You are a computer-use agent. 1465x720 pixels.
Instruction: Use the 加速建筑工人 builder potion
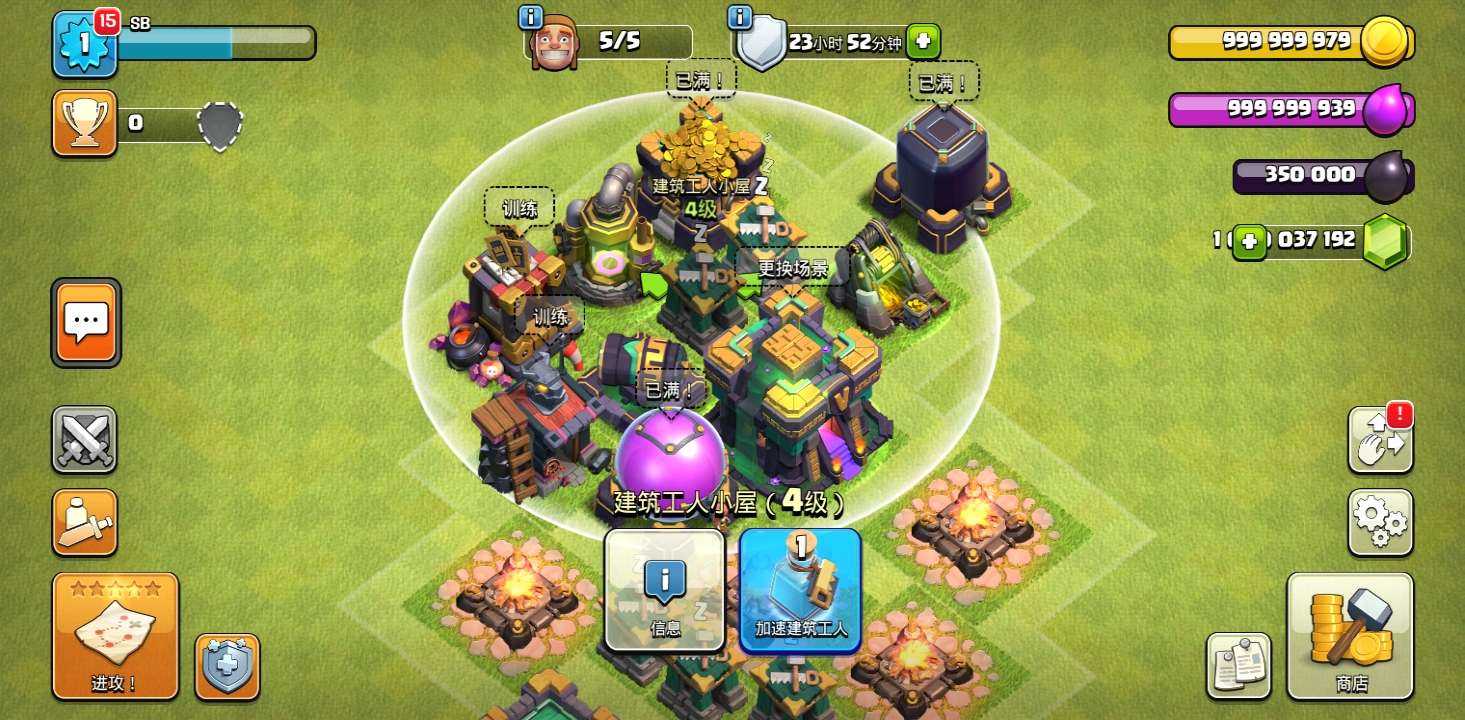[800, 590]
